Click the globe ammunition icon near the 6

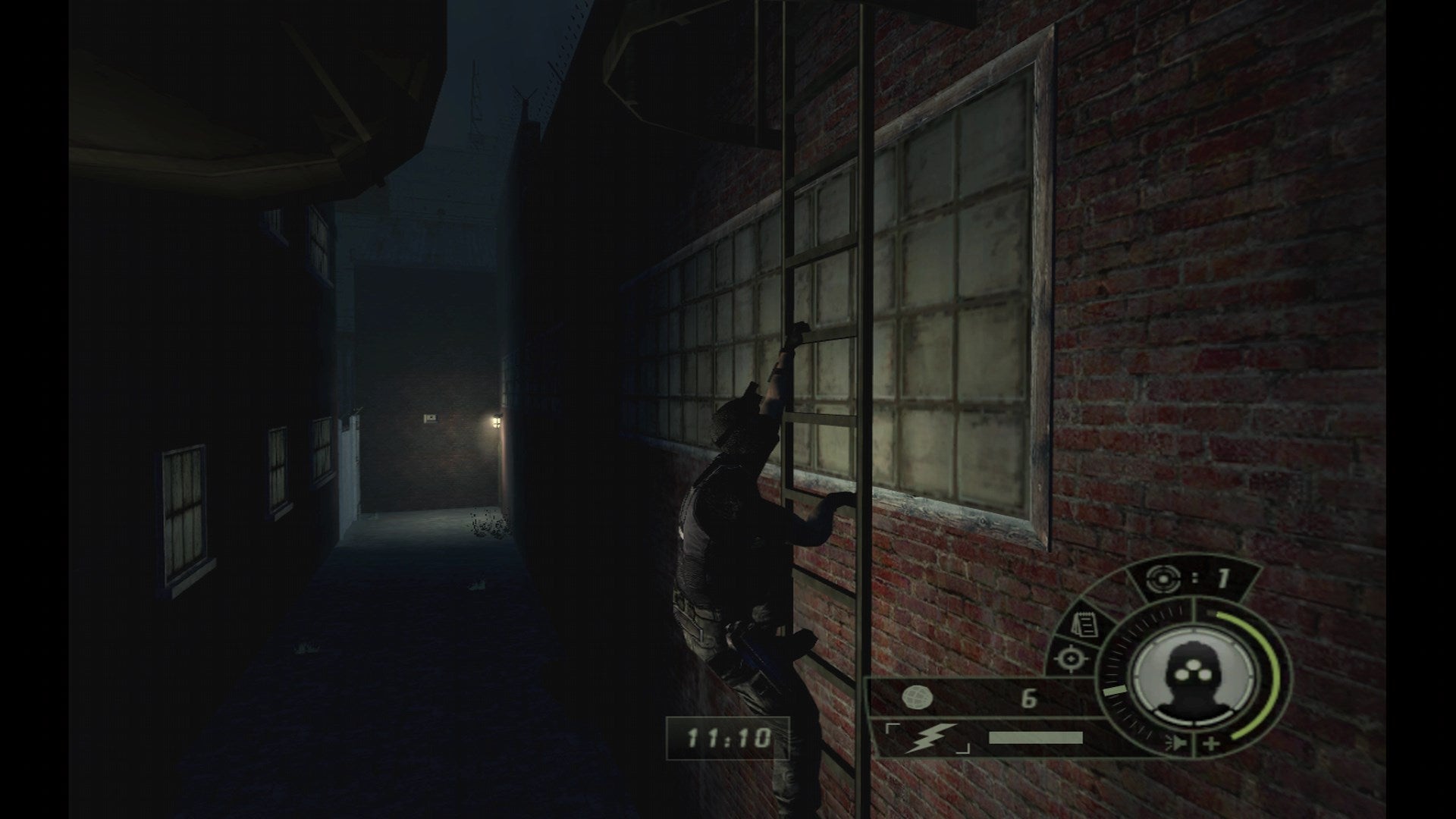(x=918, y=695)
